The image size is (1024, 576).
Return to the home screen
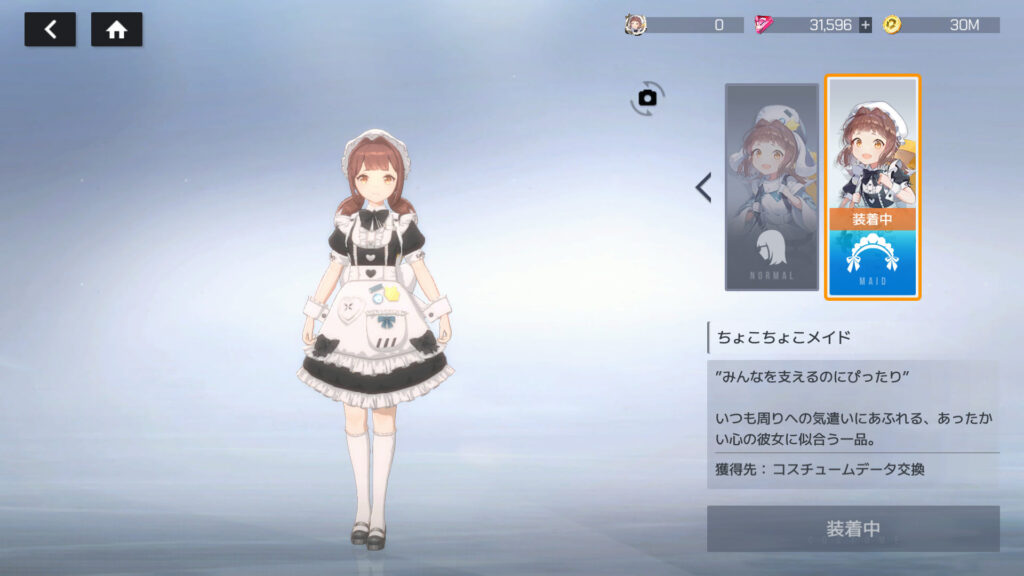pos(117,30)
